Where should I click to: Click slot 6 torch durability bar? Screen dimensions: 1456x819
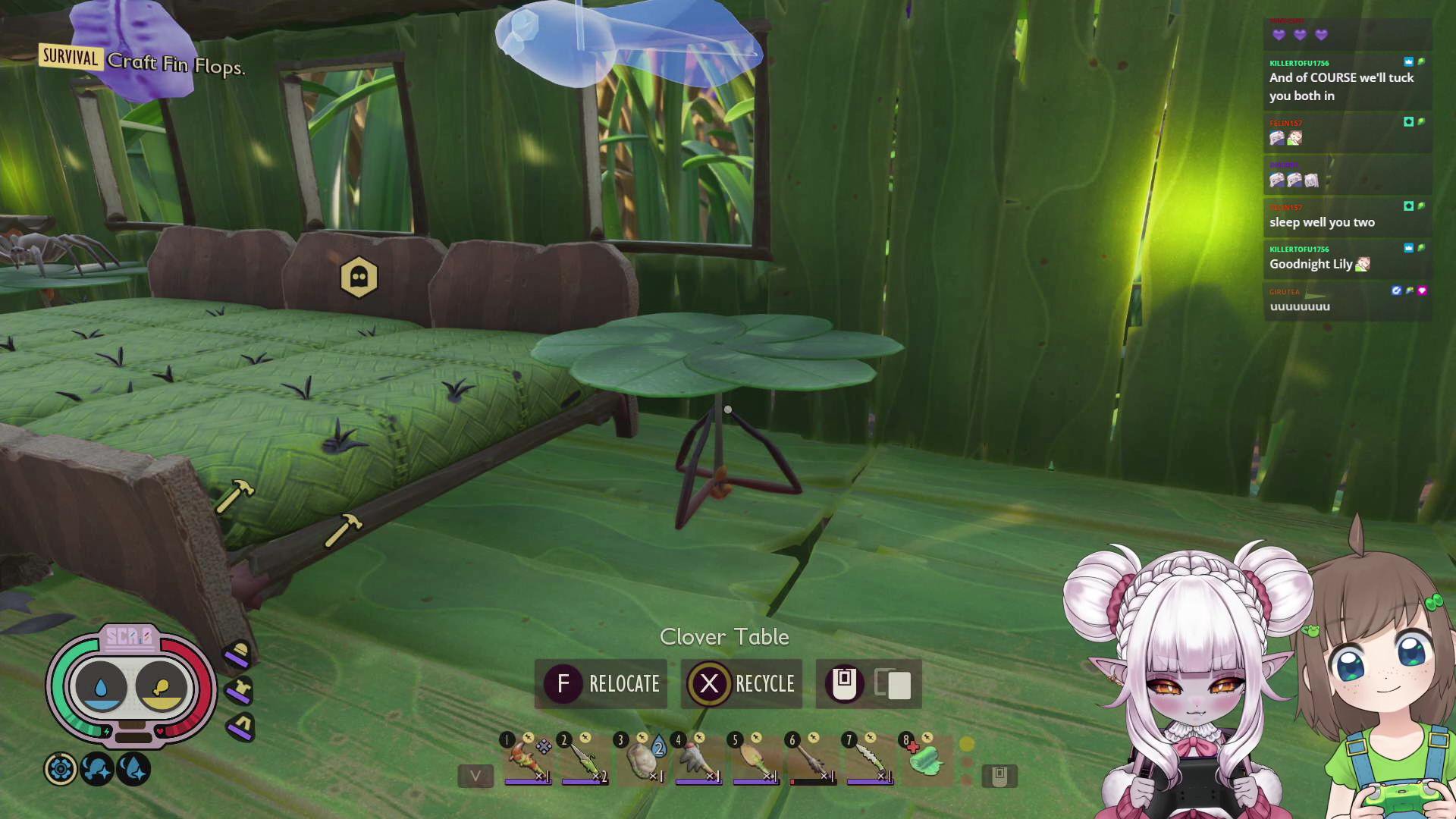pyautogui.click(x=814, y=781)
